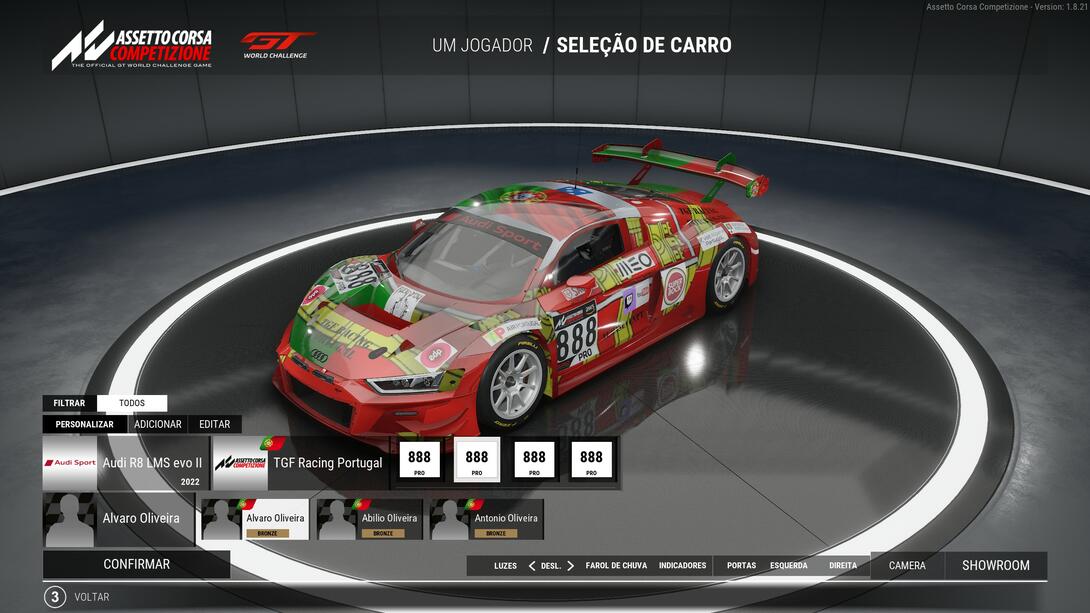1090x613 pixels.
Task: Click the Esquerda indicator button
Action: point(788,566)
